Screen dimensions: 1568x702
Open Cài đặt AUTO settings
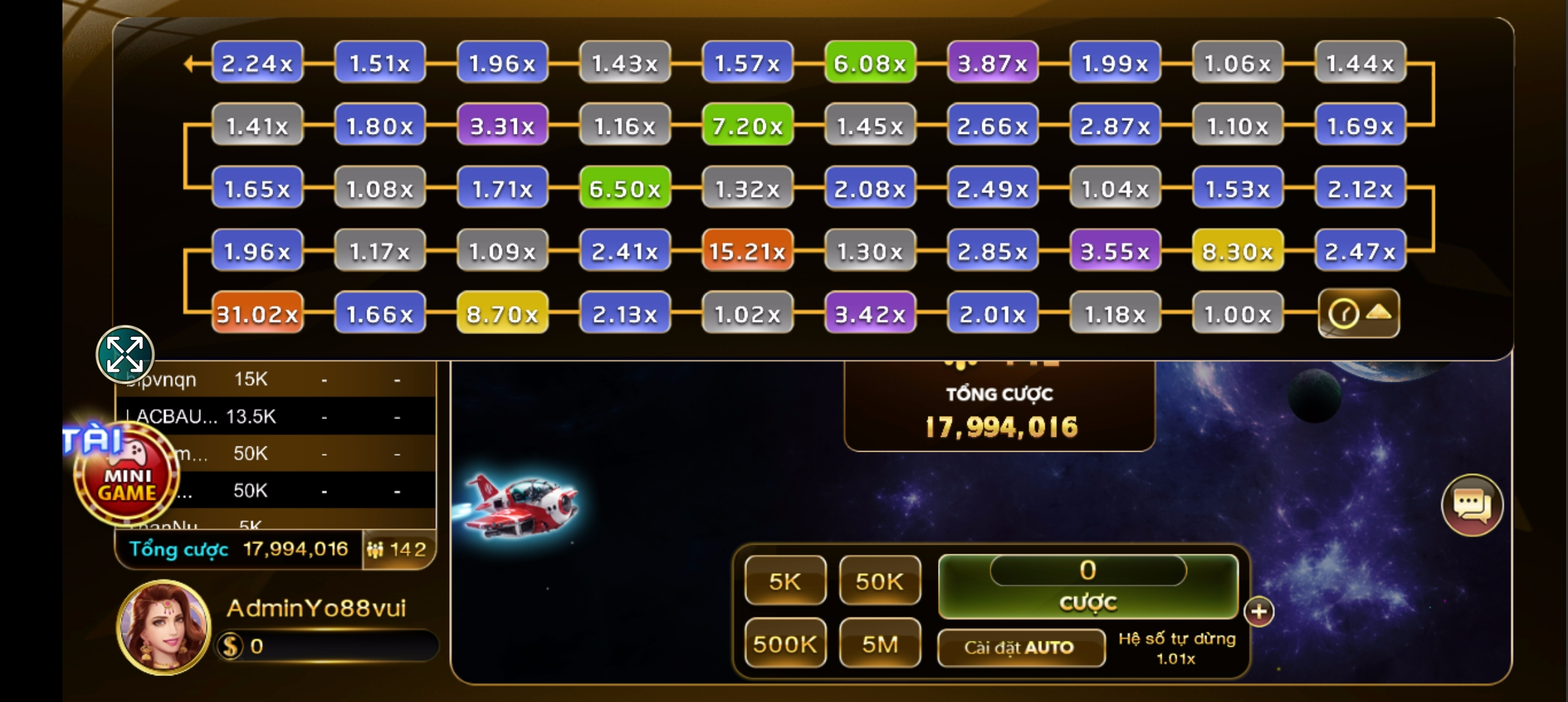1021,647
